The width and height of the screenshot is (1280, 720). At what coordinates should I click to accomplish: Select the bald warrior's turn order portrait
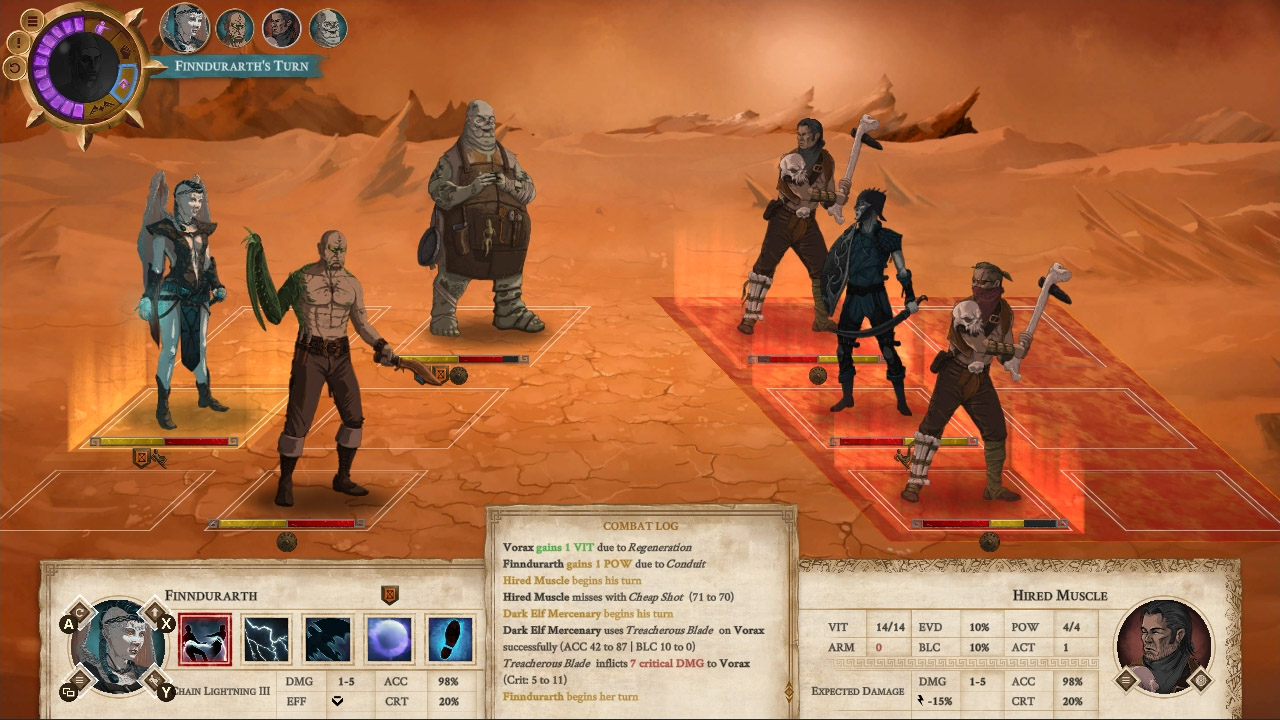(x=235, y=28)
